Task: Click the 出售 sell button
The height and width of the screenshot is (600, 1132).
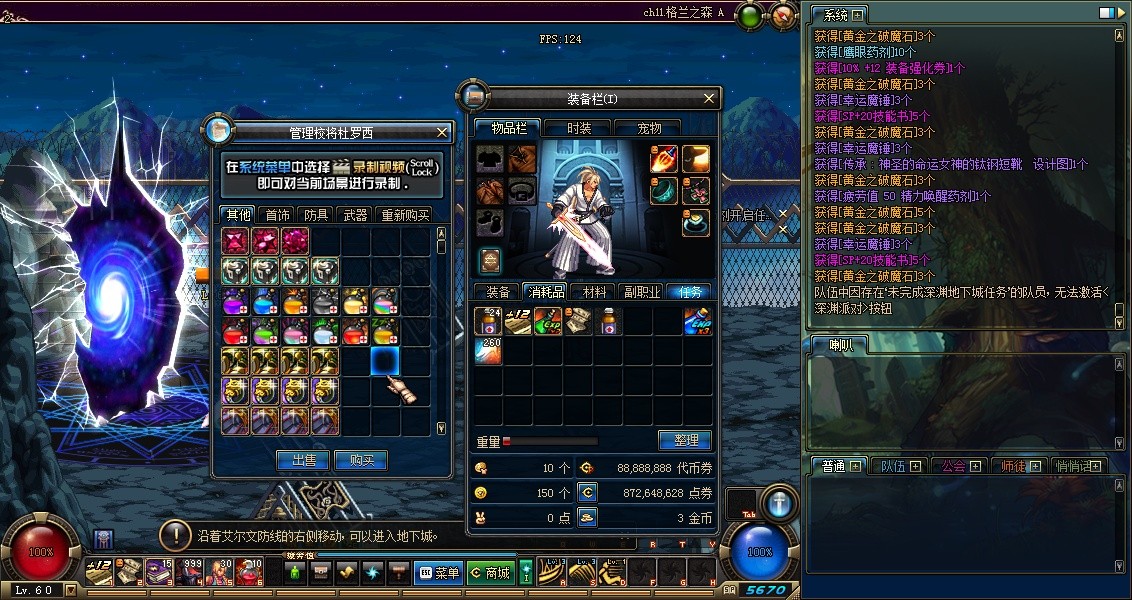Action: point(303,460)
